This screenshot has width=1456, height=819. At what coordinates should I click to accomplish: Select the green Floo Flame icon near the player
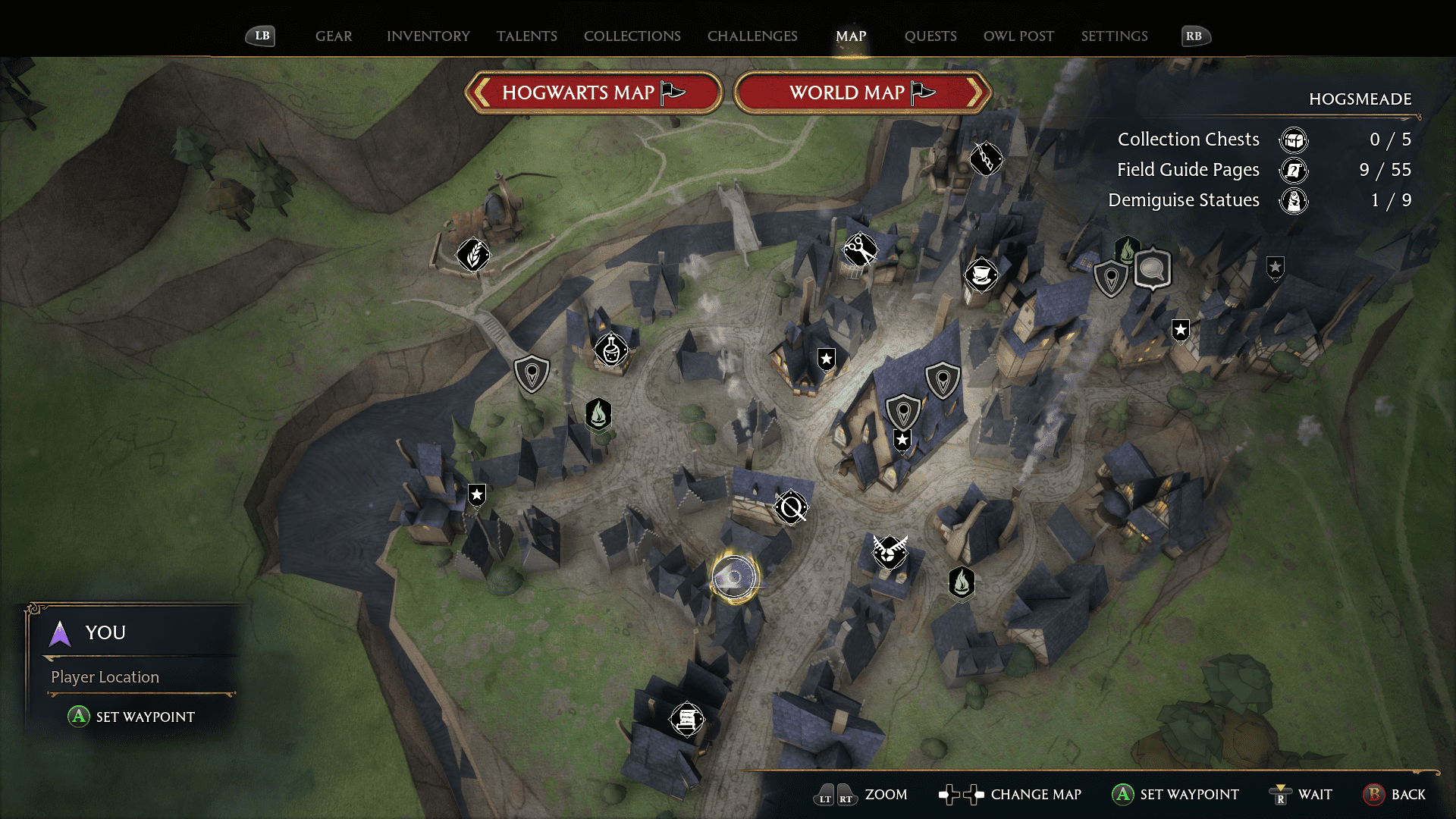pyautogui.click(x=960, y=582)
